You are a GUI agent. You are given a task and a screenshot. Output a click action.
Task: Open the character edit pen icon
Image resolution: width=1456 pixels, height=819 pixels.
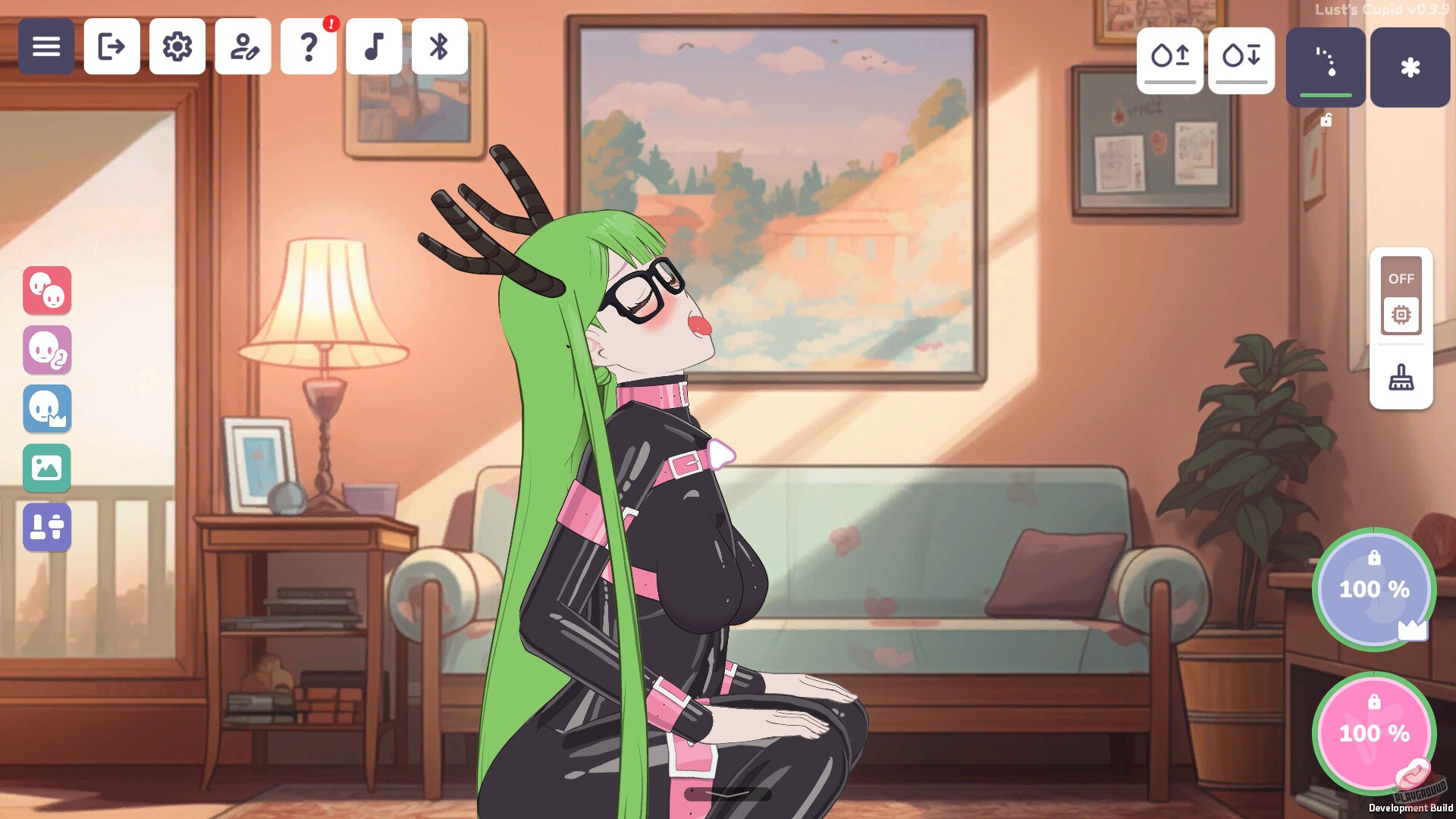(x=243, y=47)
